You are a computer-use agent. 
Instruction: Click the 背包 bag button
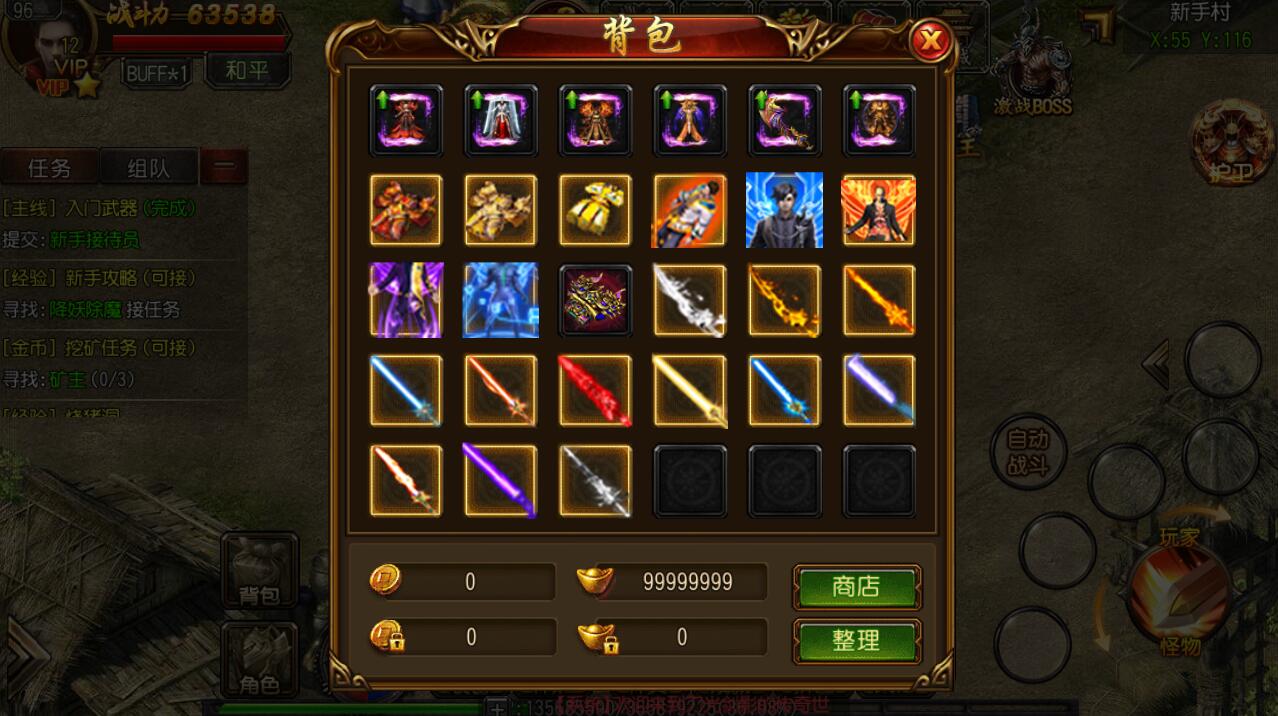[x=259, y=572]
